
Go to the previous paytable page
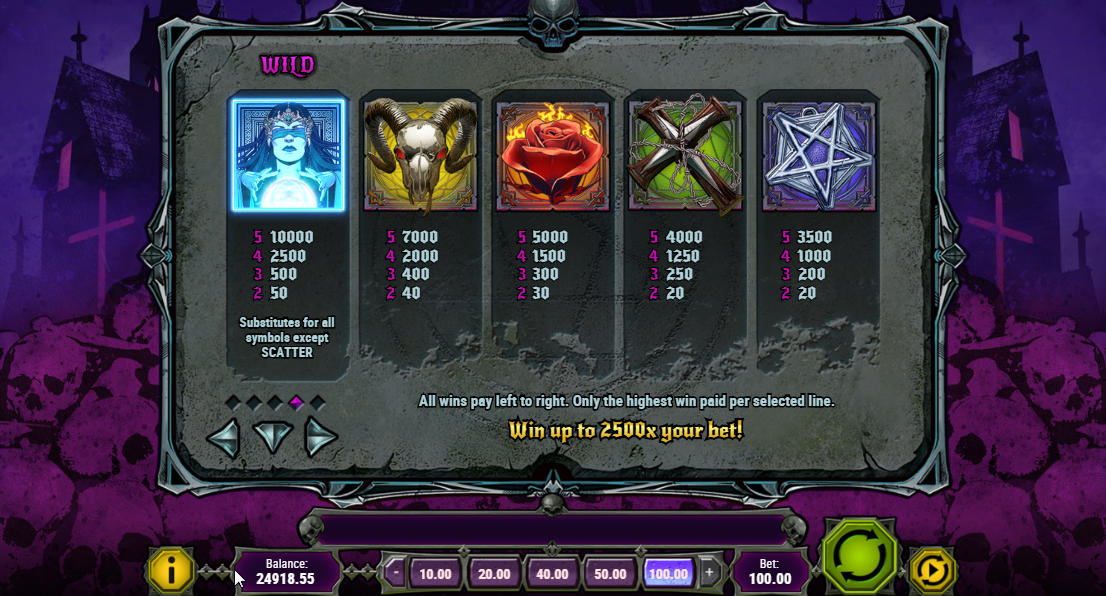click(x=224, y=437)
